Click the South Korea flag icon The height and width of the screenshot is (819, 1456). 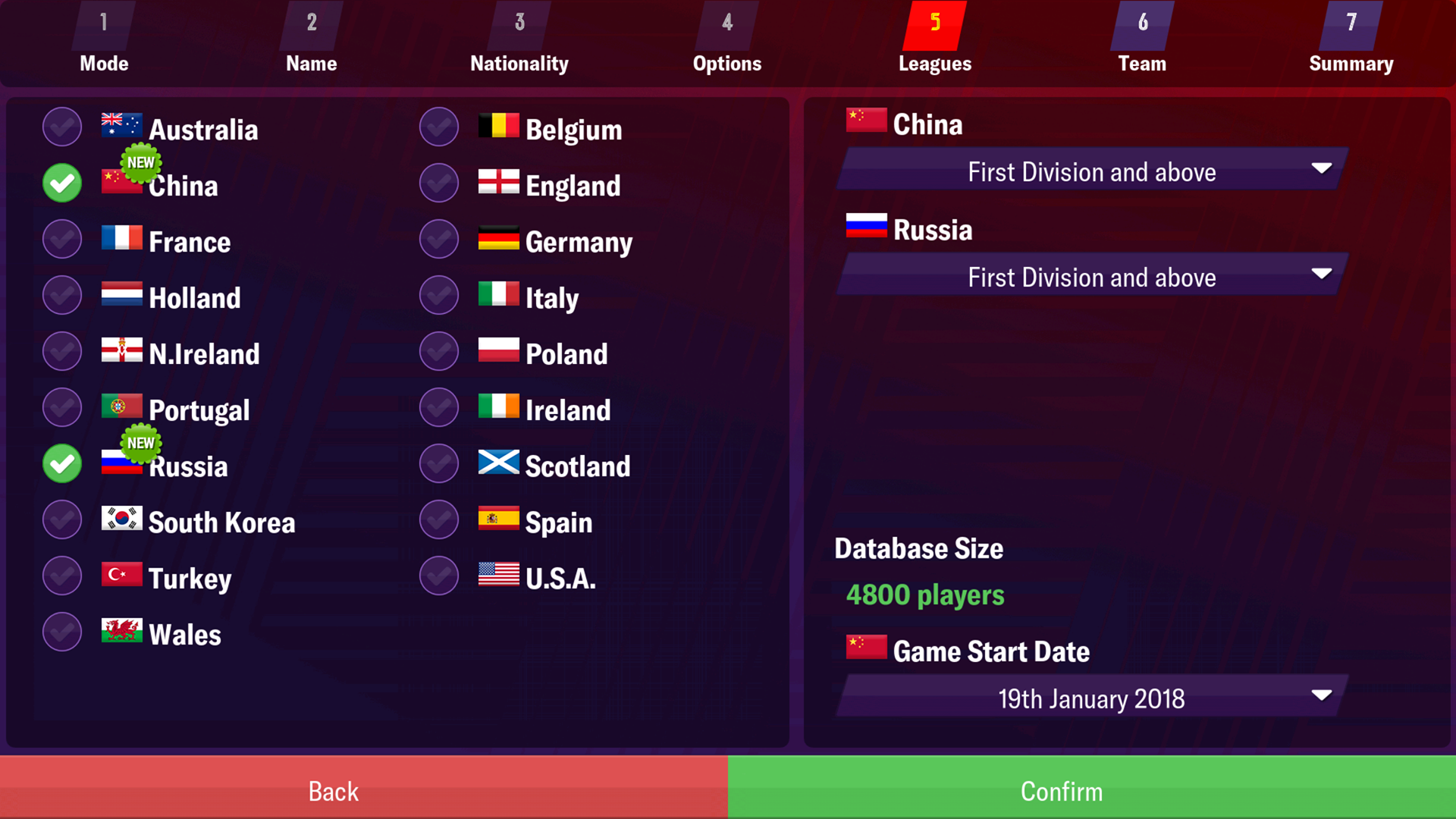pyautogui.click(x=121, y=519)
